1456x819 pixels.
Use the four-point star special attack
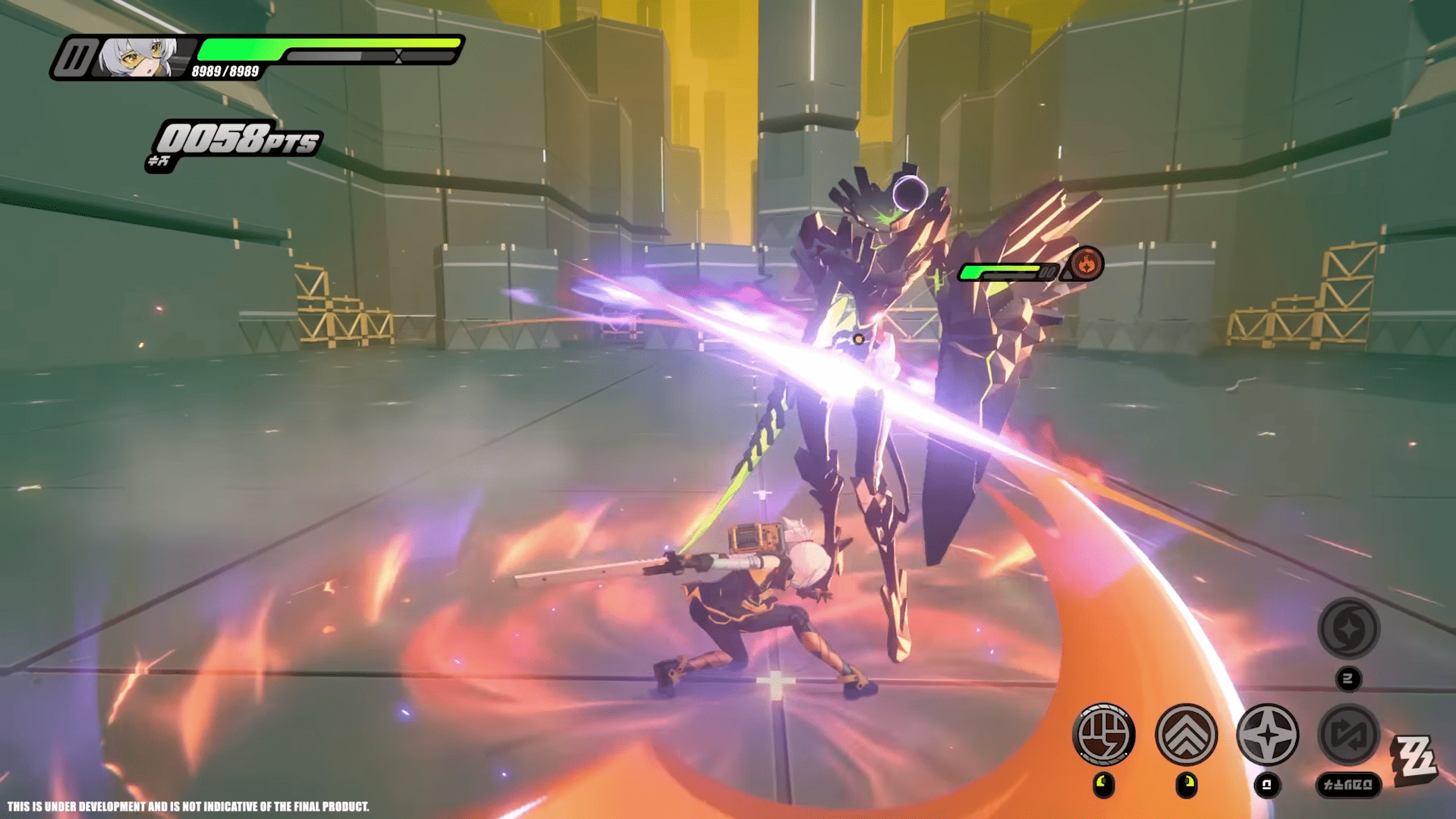click(x=1267, y=734)
